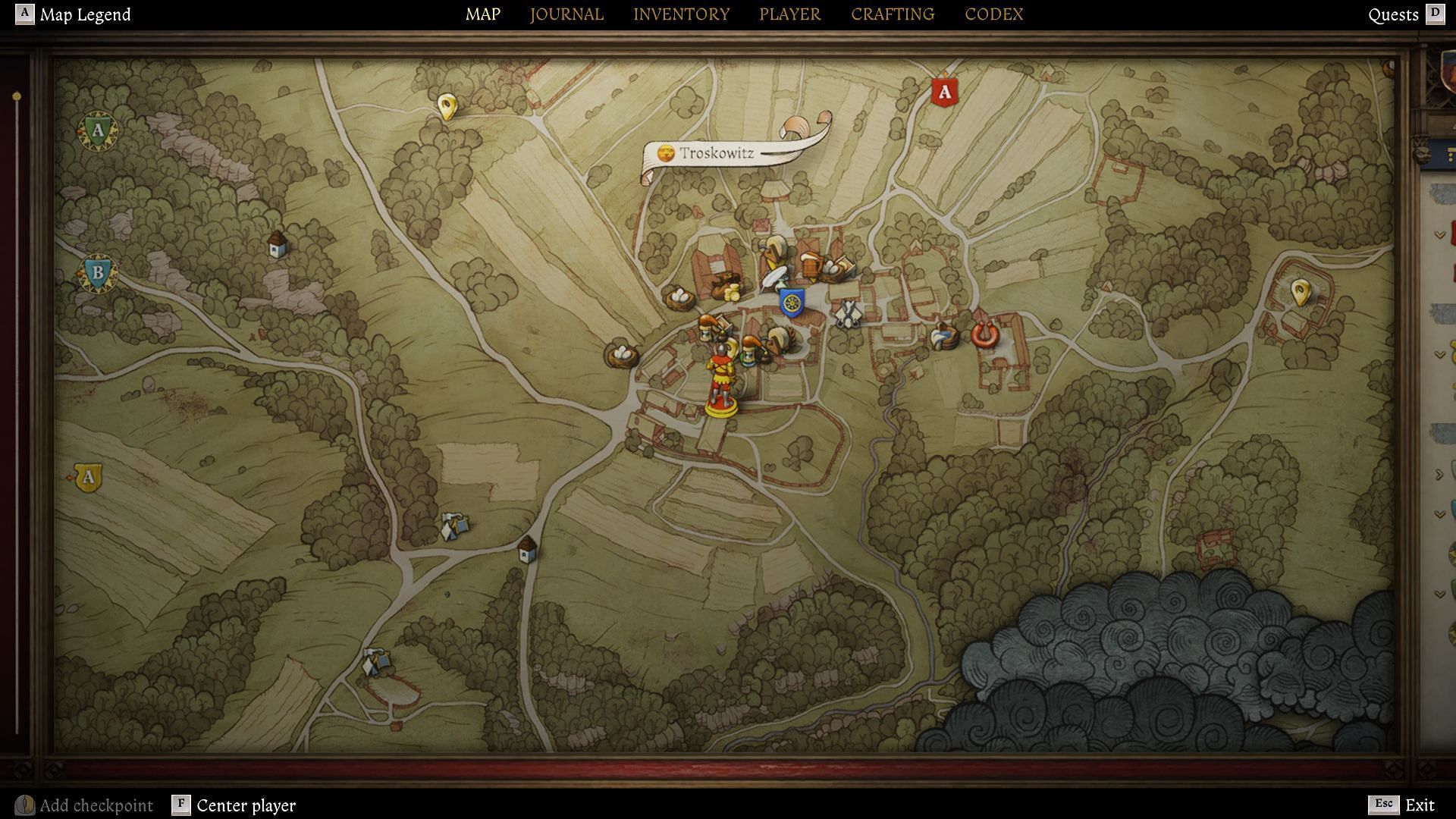Click the beer mug tavern icon

click(811, 265)
